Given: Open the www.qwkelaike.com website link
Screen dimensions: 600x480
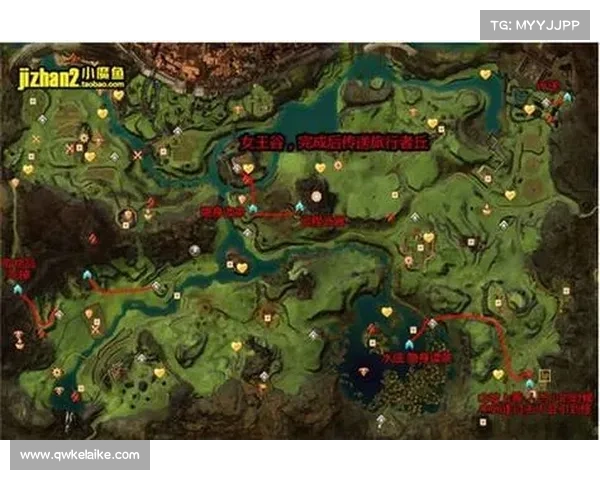Looking at the screenshot, I should coord(80,455).
